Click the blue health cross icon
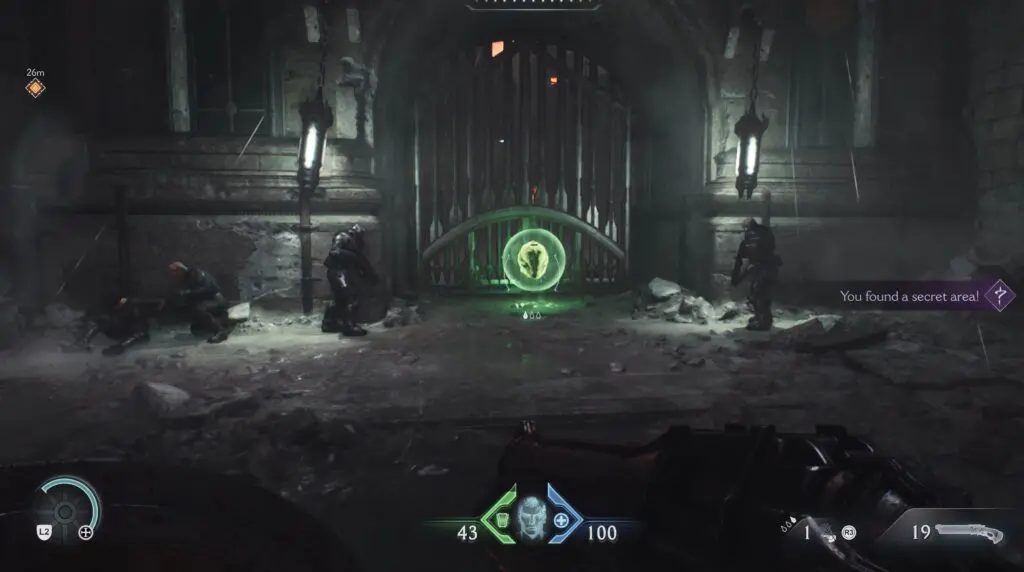 562,520
